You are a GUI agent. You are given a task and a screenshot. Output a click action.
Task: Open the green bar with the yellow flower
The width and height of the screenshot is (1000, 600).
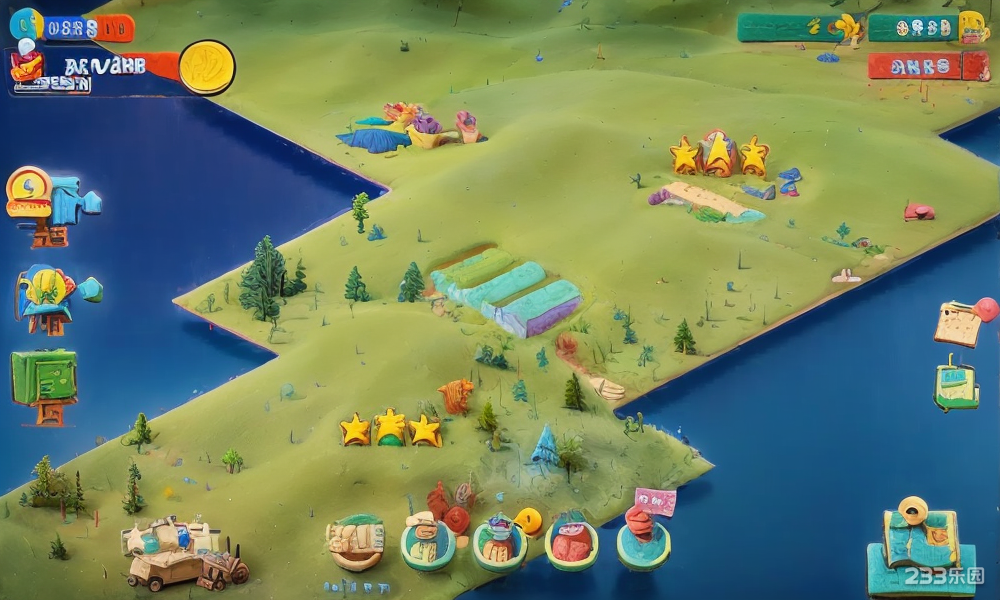[x=800, y=27]
